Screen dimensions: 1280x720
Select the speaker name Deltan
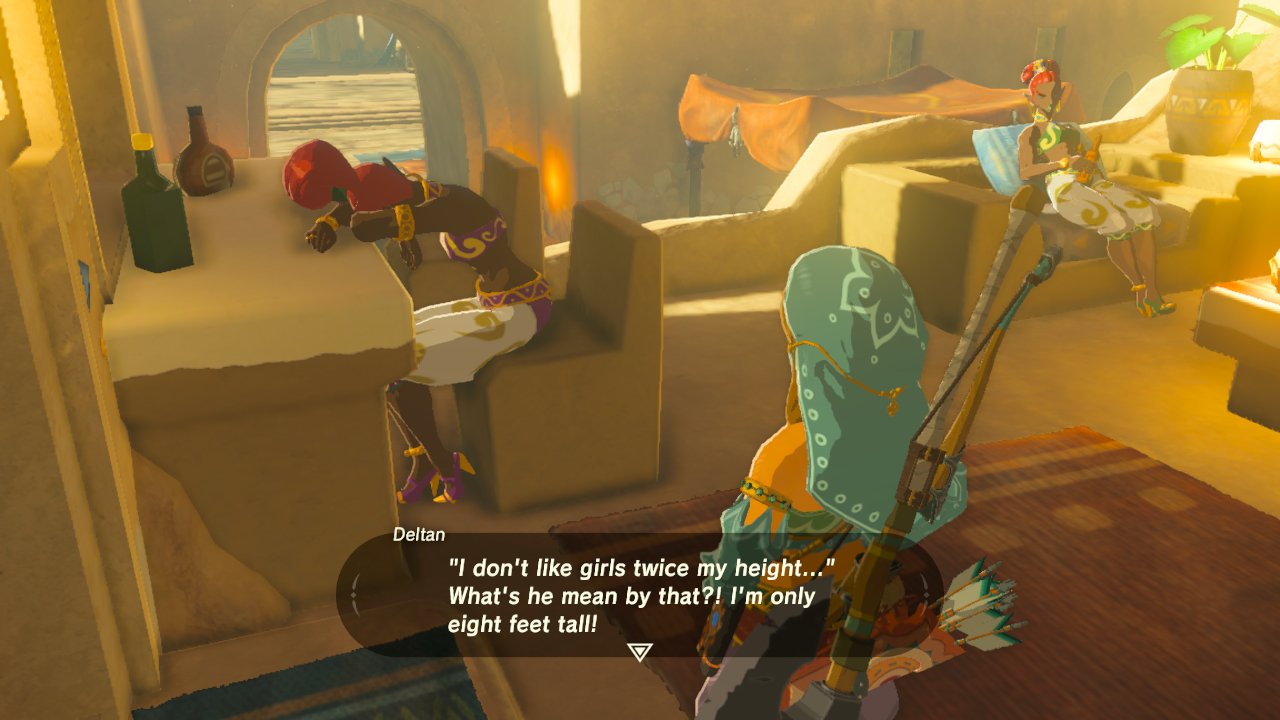418,536
